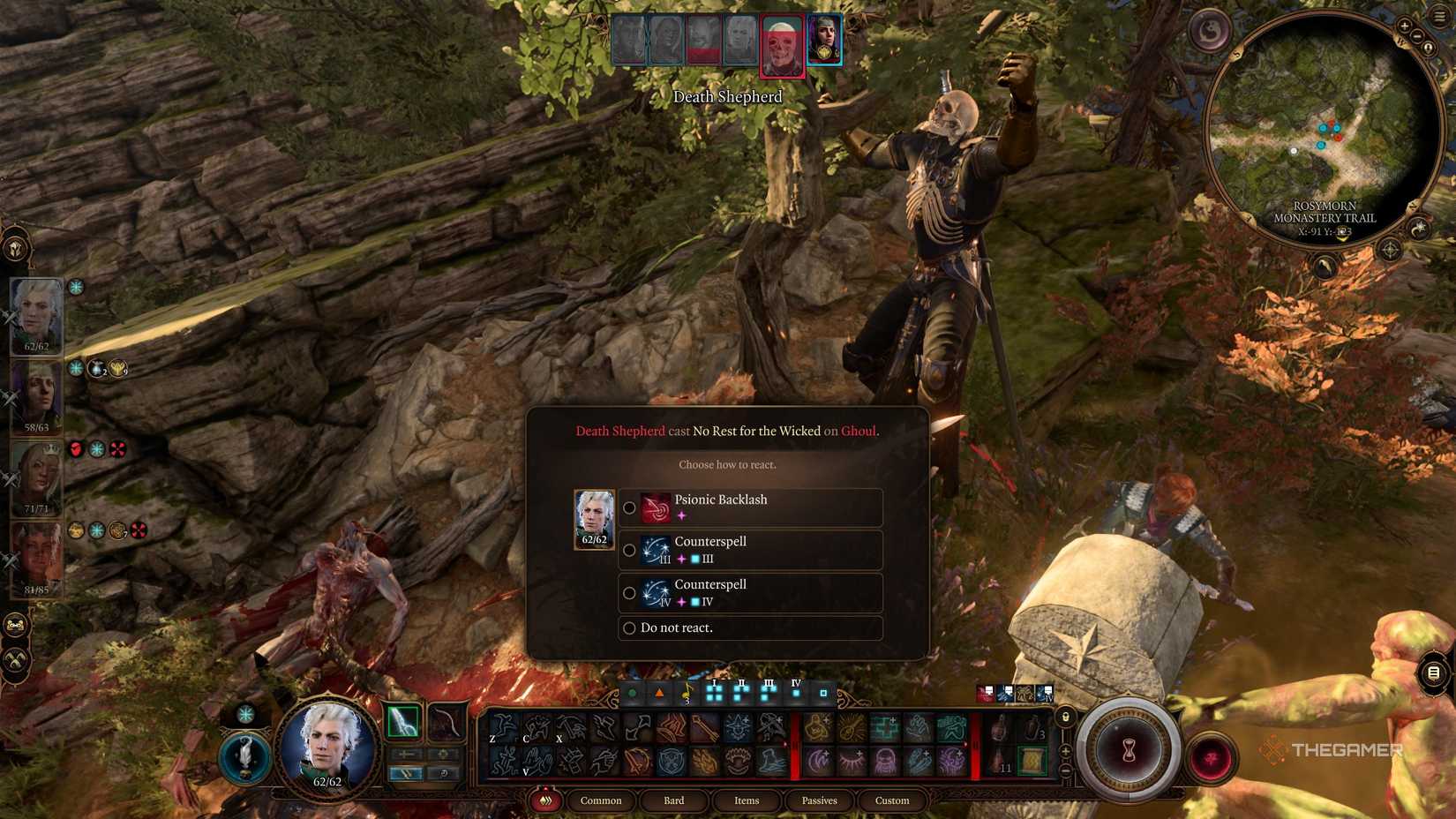Viewport: 1456px width, 819px height.
Task: Open the helmet icon above the party portraits
Action: click(15, 249)
